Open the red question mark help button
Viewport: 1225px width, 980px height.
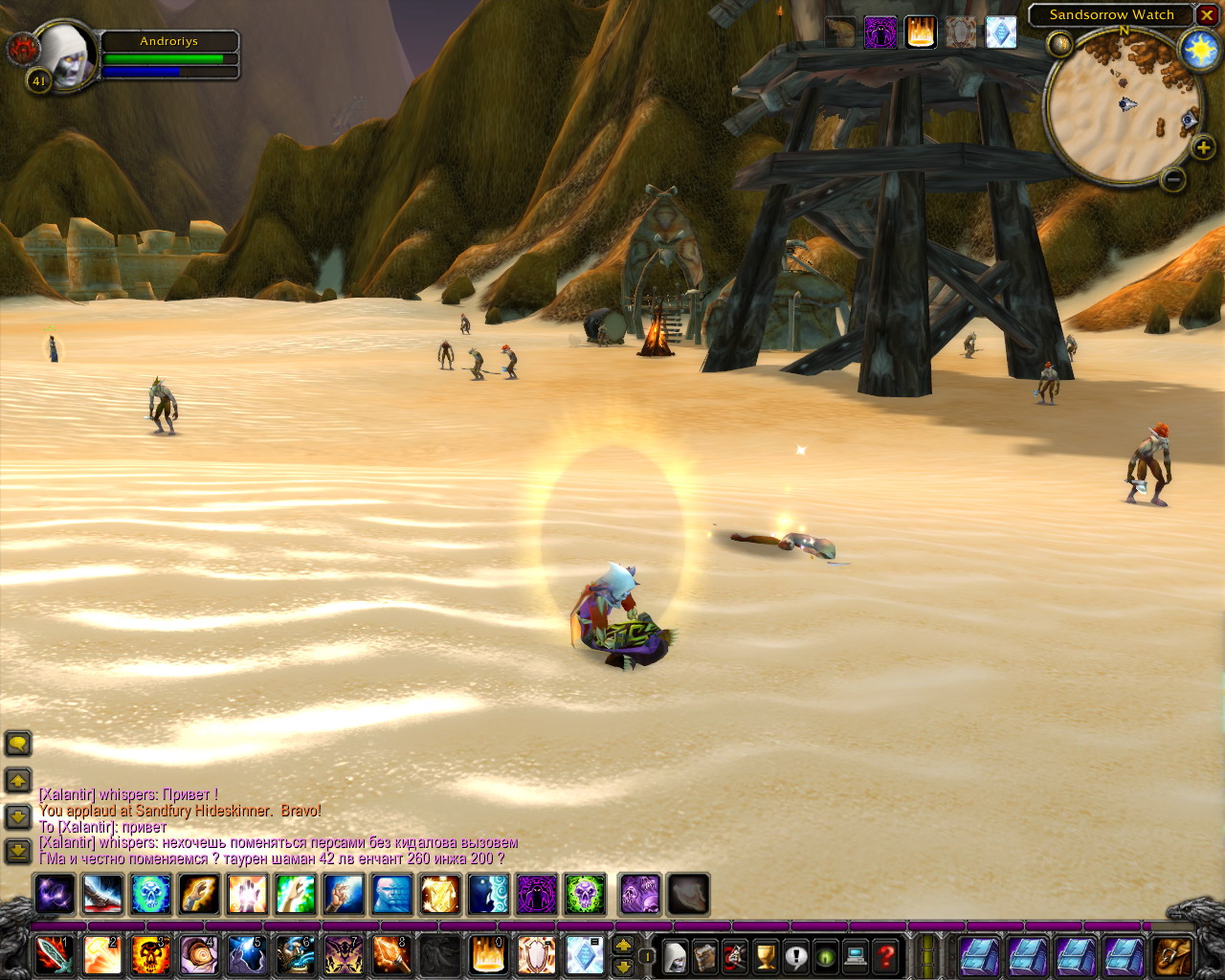(x=886, y=956)
